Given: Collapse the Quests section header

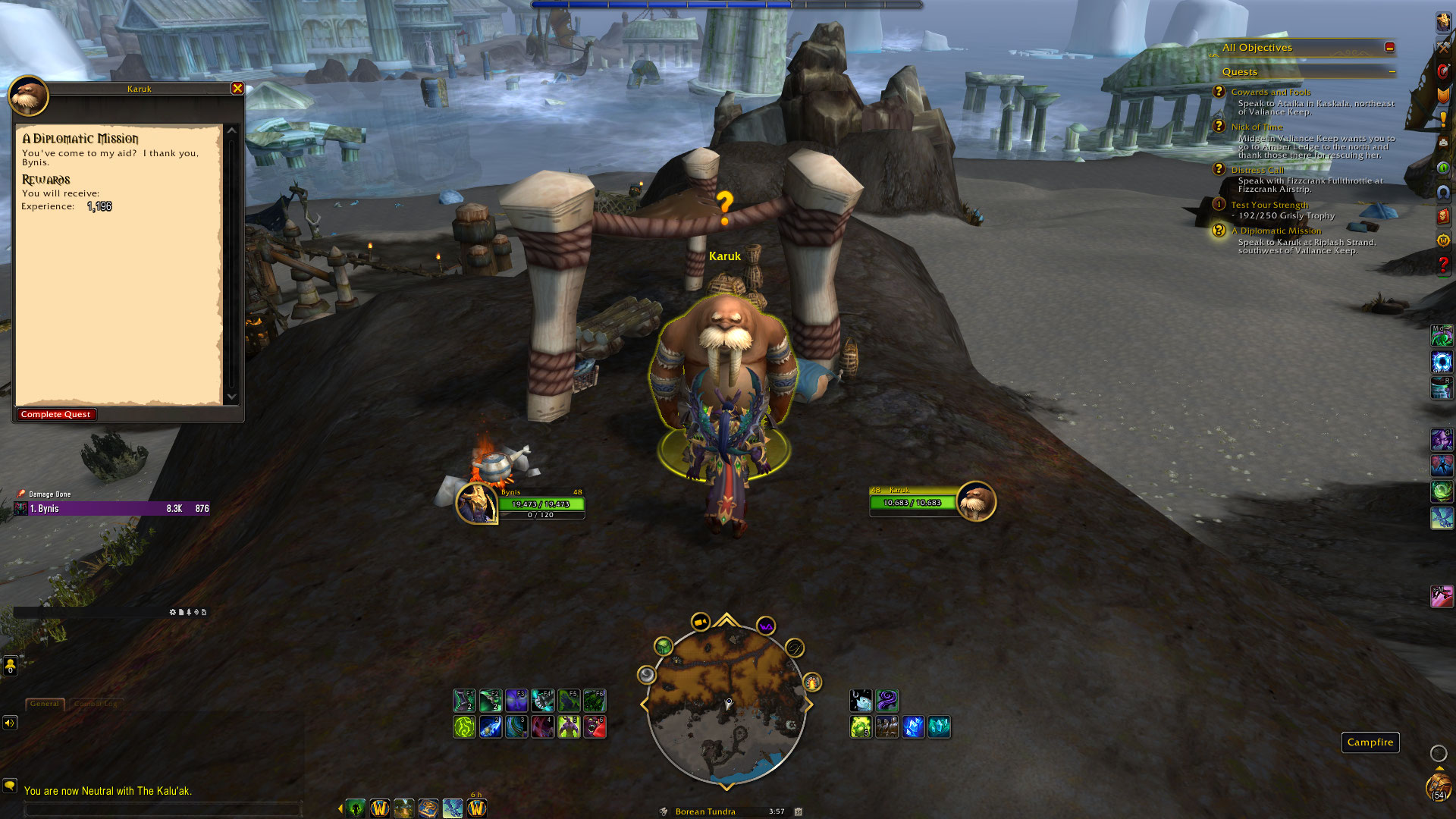Looking at the screenshot, I should (x=1392, y=72).
